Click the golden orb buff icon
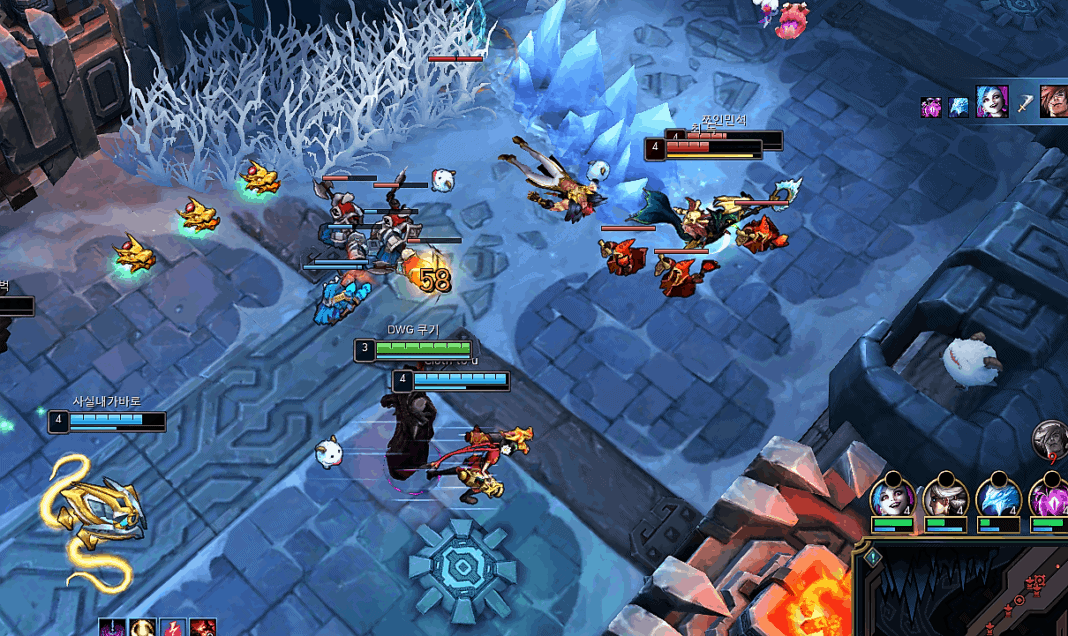The height and width of the screenshot is (636, 1068). tap(142, 628)
